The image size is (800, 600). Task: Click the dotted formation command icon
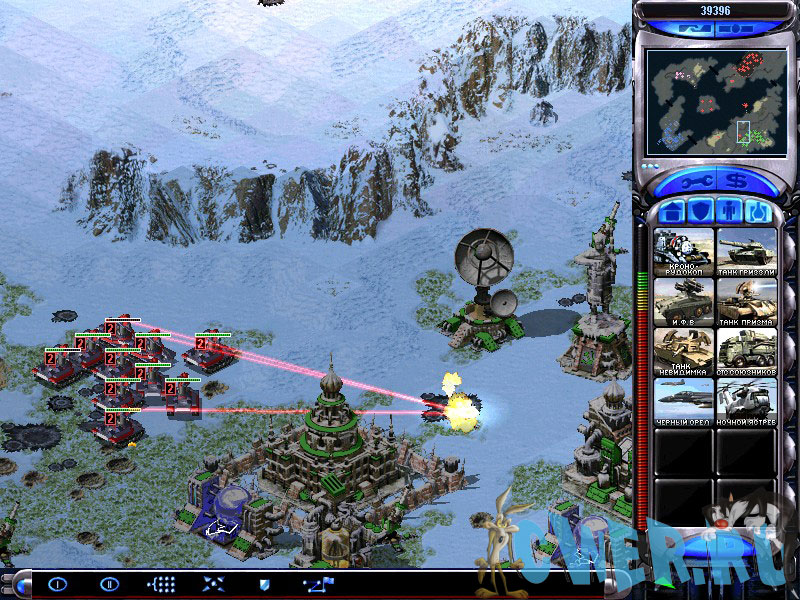[161, 584]
